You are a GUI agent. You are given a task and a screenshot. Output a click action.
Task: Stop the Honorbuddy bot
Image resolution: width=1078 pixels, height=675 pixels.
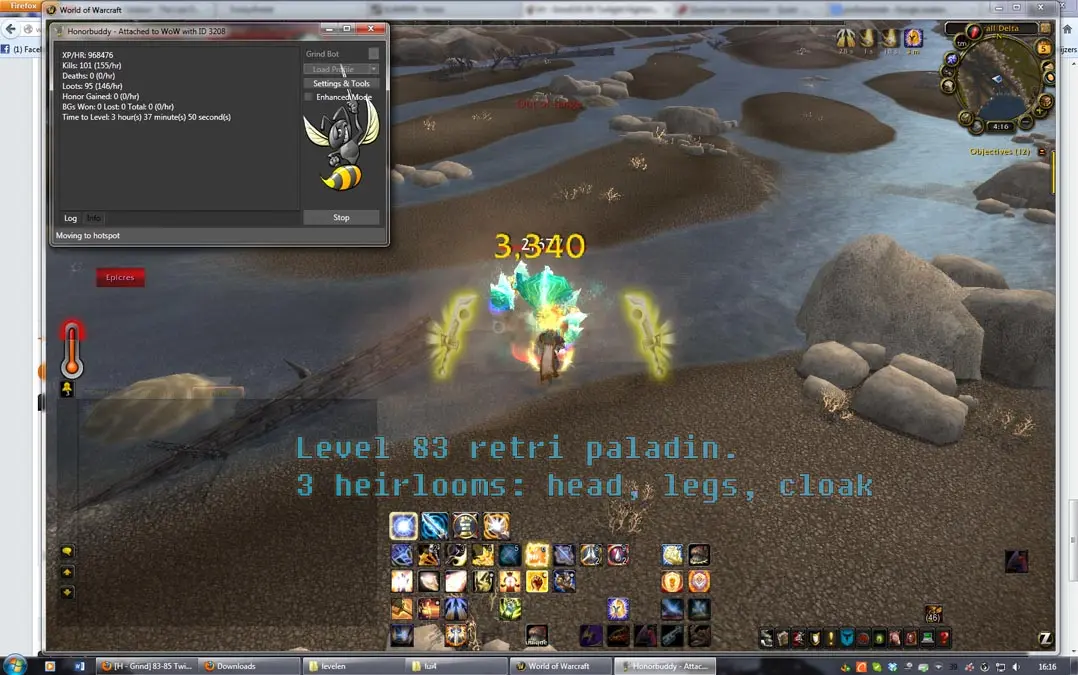(341, 217)
